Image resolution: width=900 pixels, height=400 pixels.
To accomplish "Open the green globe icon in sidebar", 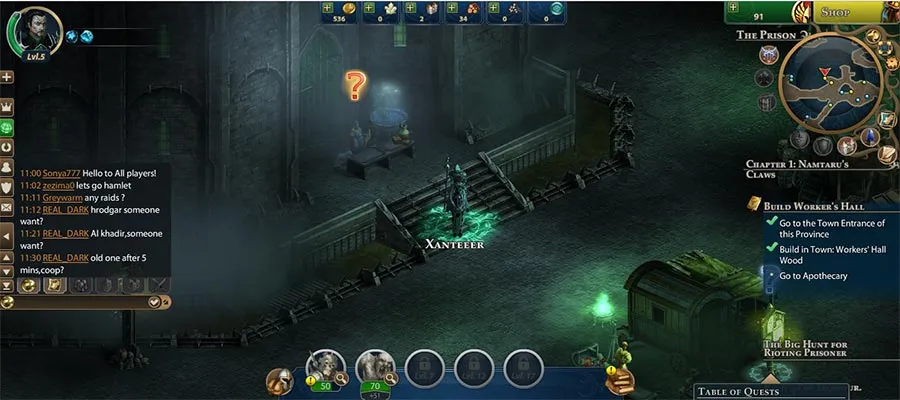I will (7, 127).
